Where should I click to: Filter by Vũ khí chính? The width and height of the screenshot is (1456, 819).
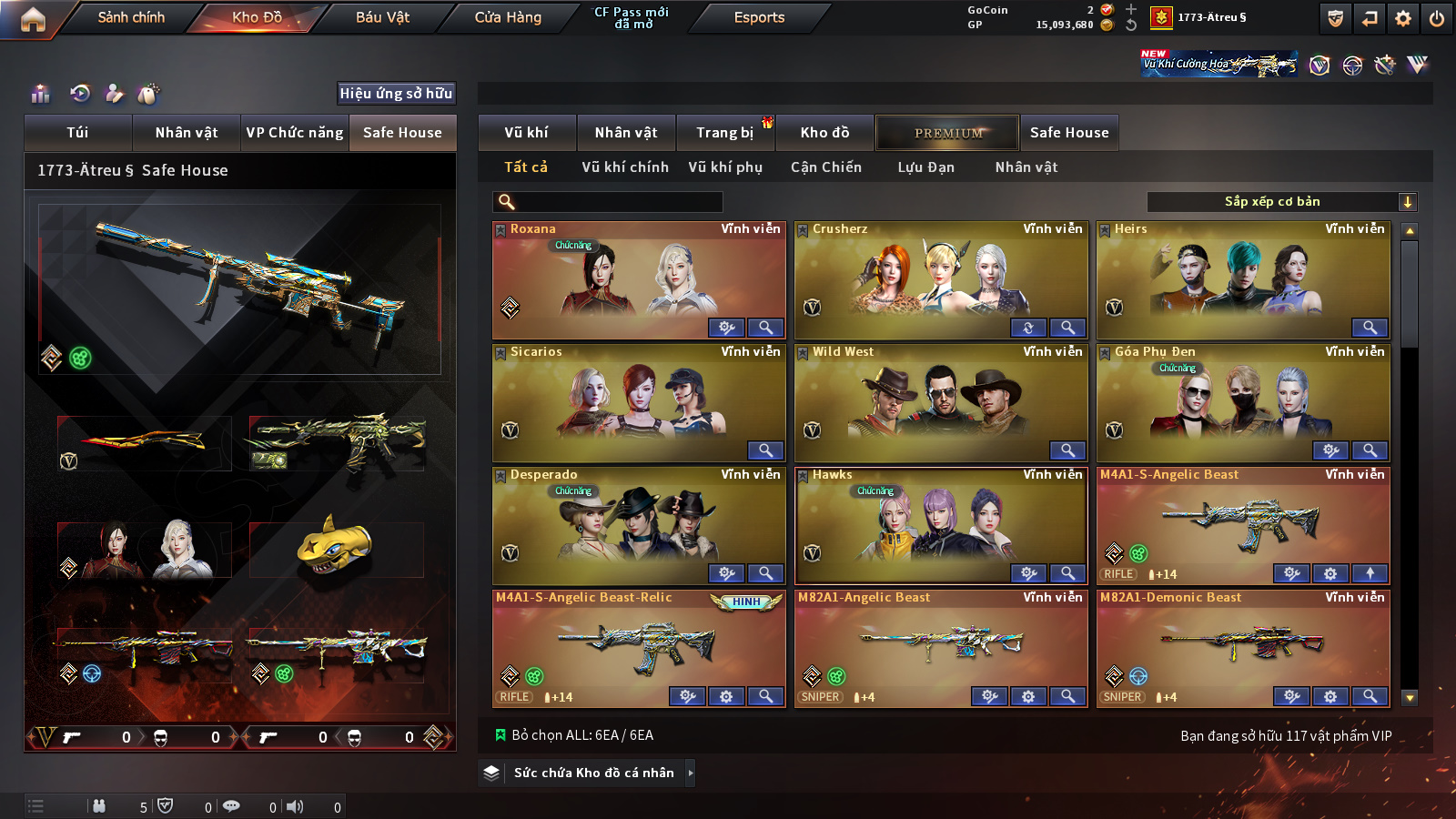click(625, 167)
